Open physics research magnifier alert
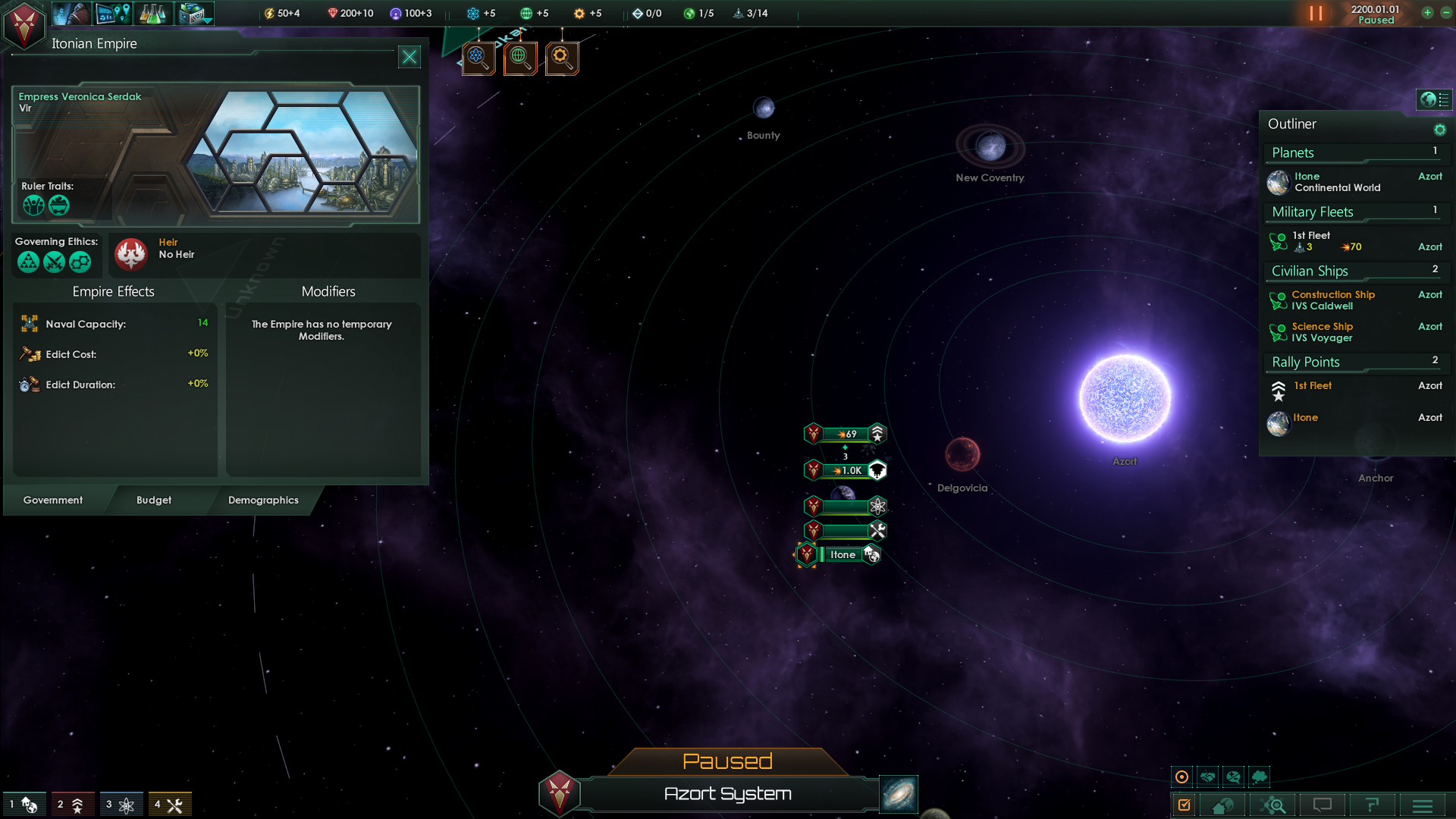 [479, 58]
